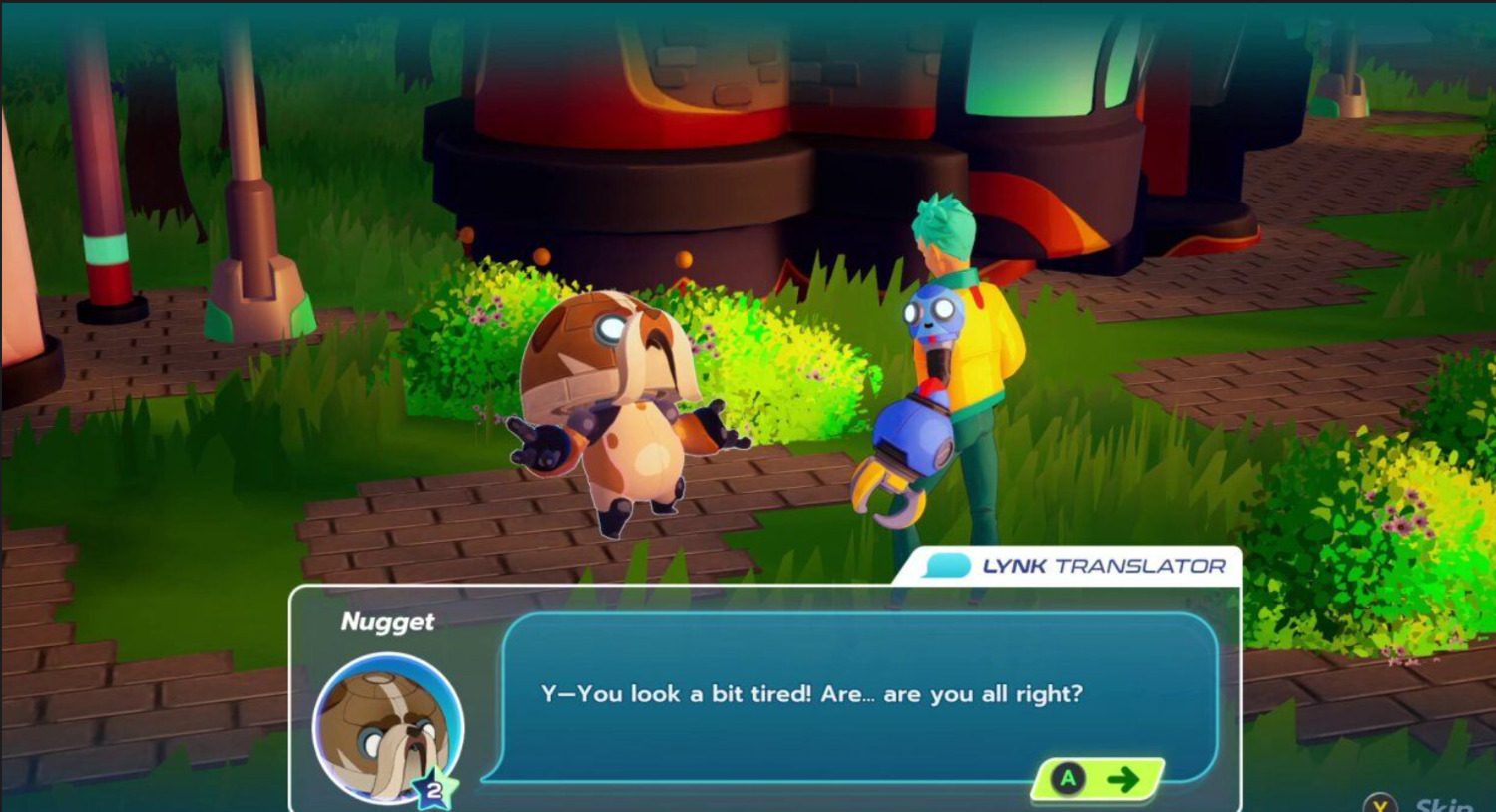Continue dialogue with the green arrow button
This screenshot has height=812, width=1496.
coord(1098,779)
